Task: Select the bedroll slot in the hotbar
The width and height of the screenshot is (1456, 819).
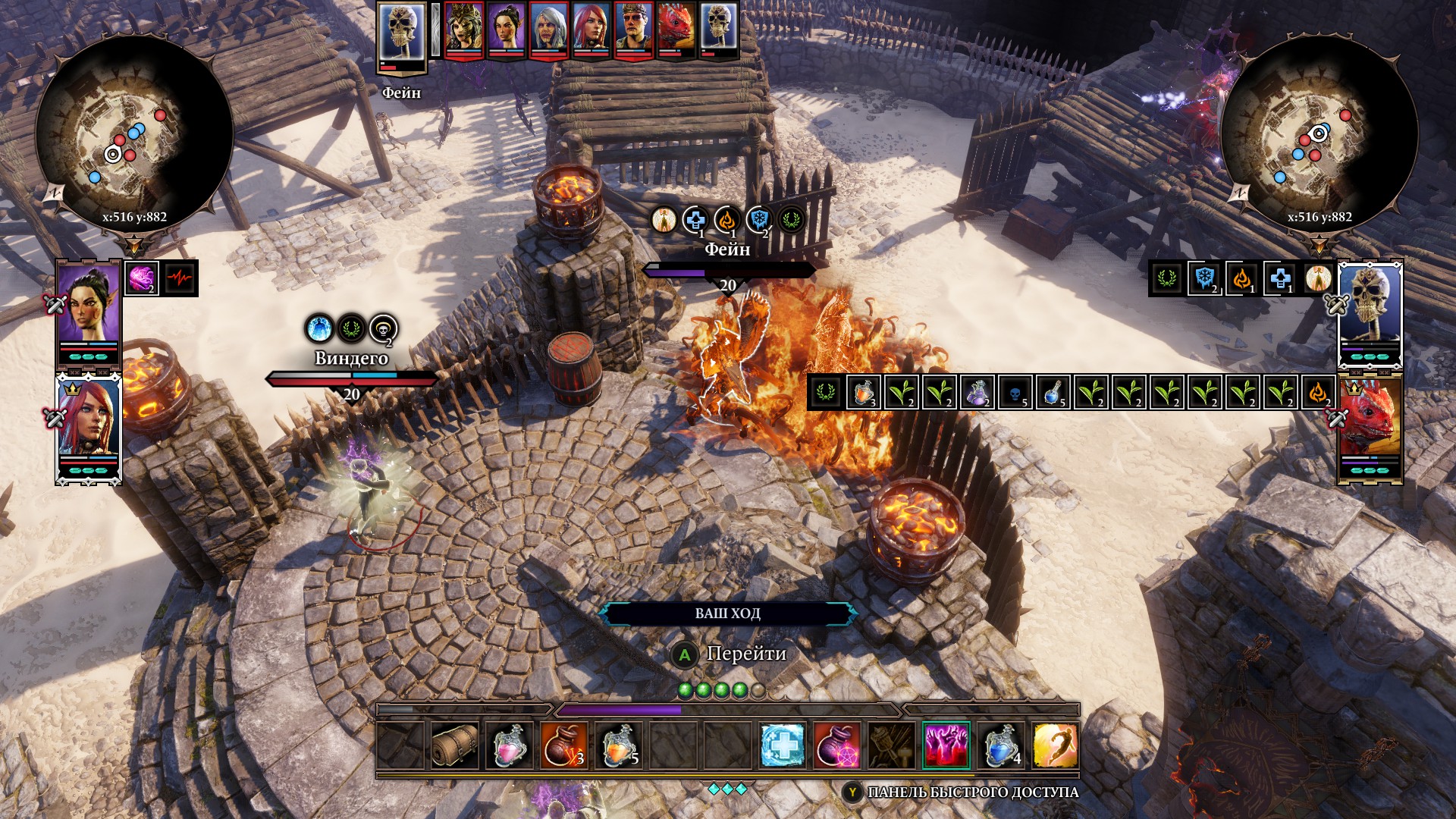Action: coord(455,745)
